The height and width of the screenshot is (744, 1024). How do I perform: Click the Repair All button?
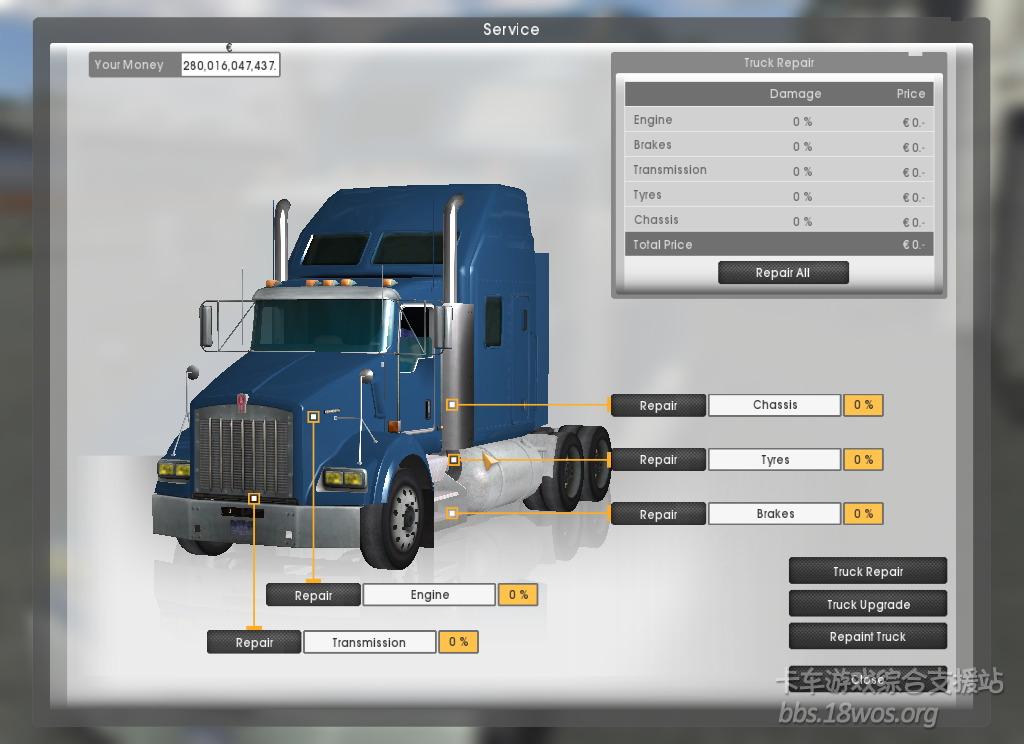(x=783, y=273)
